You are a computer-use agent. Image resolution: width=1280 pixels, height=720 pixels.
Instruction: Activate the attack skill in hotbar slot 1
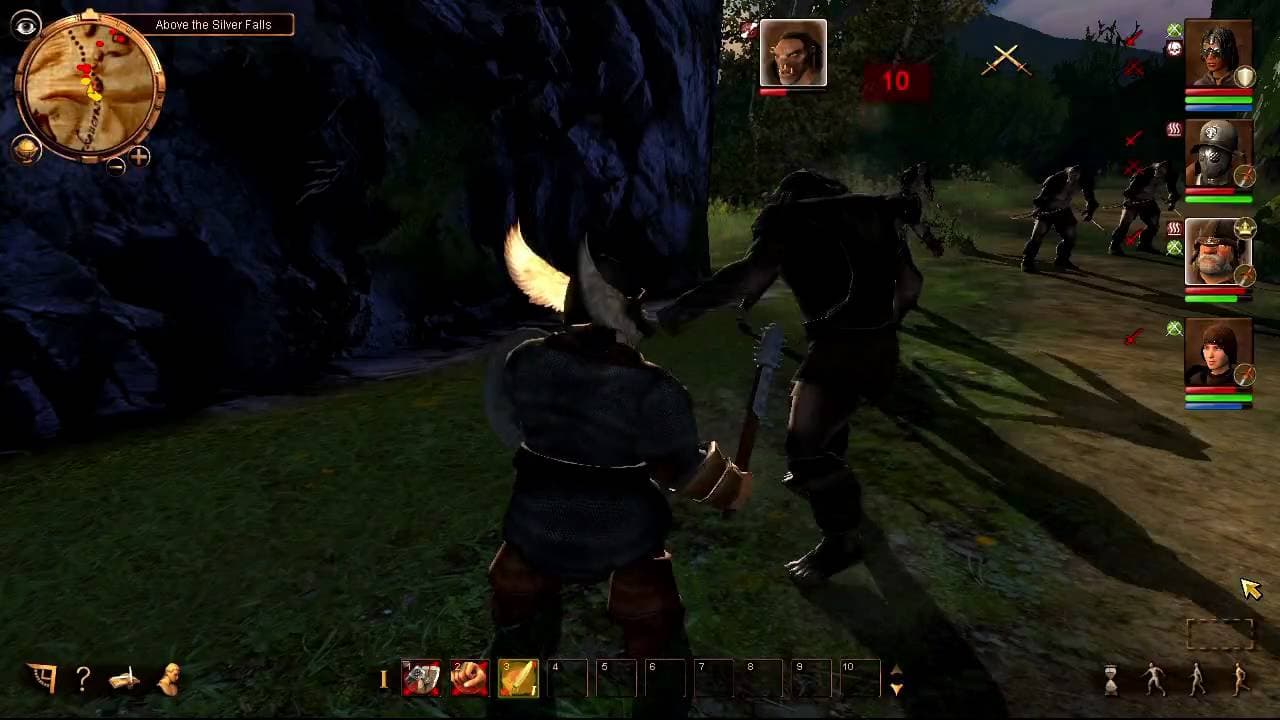[421, 678]
